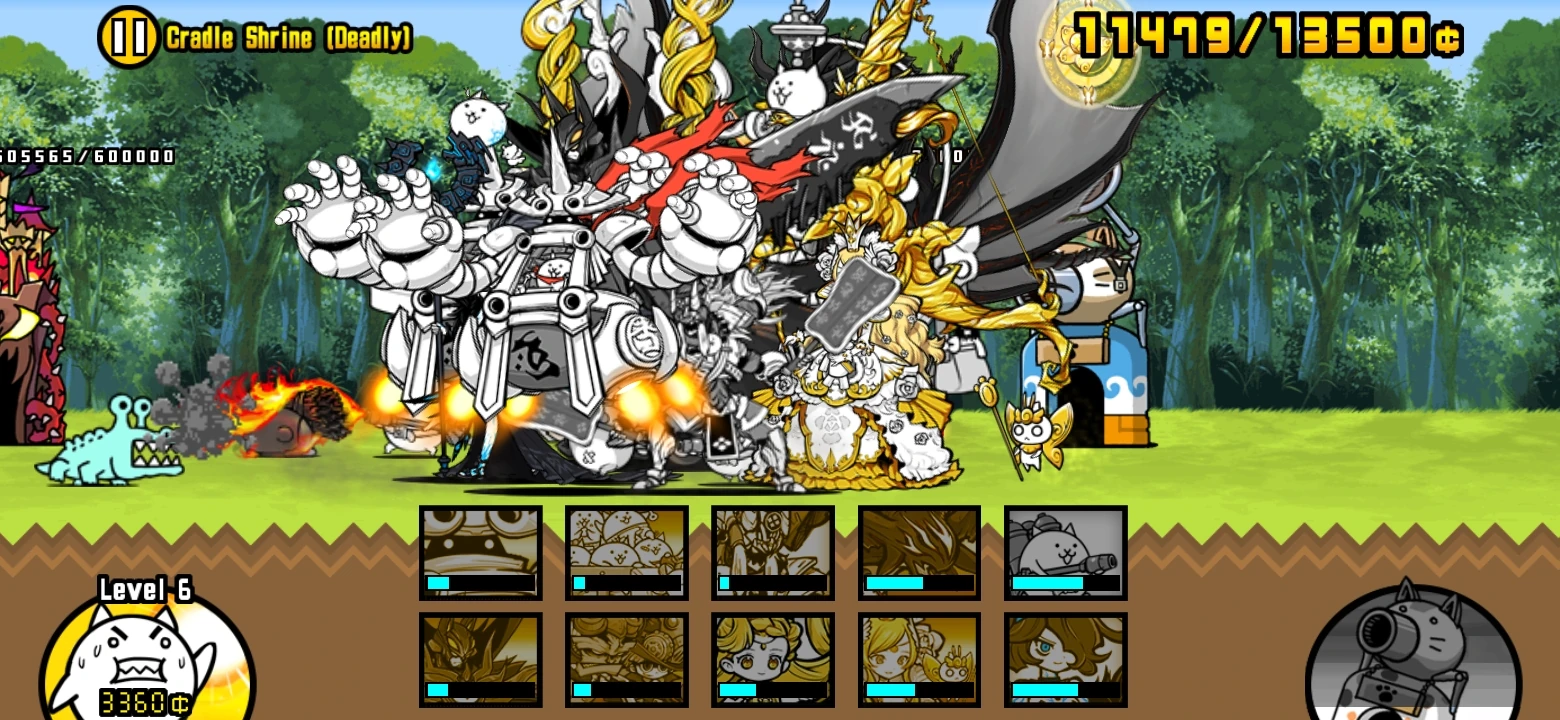Viewport: 1560px width, 720px height.
Task: Deploy the dragon unit with full cooldown
Action: [x=919, y=548]
